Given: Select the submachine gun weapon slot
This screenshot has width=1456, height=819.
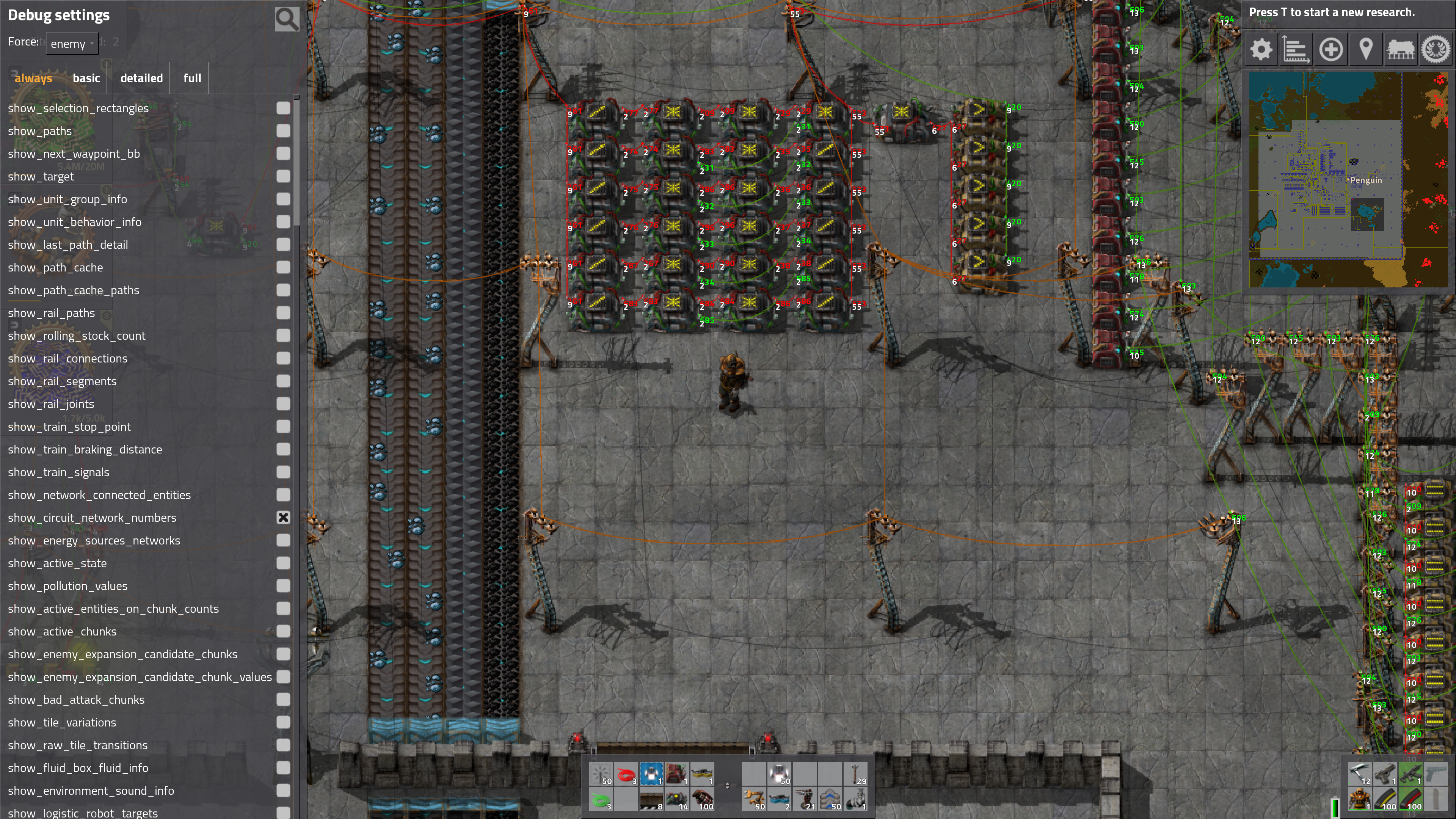Looking at the screenshot, I should point(1411,774).
